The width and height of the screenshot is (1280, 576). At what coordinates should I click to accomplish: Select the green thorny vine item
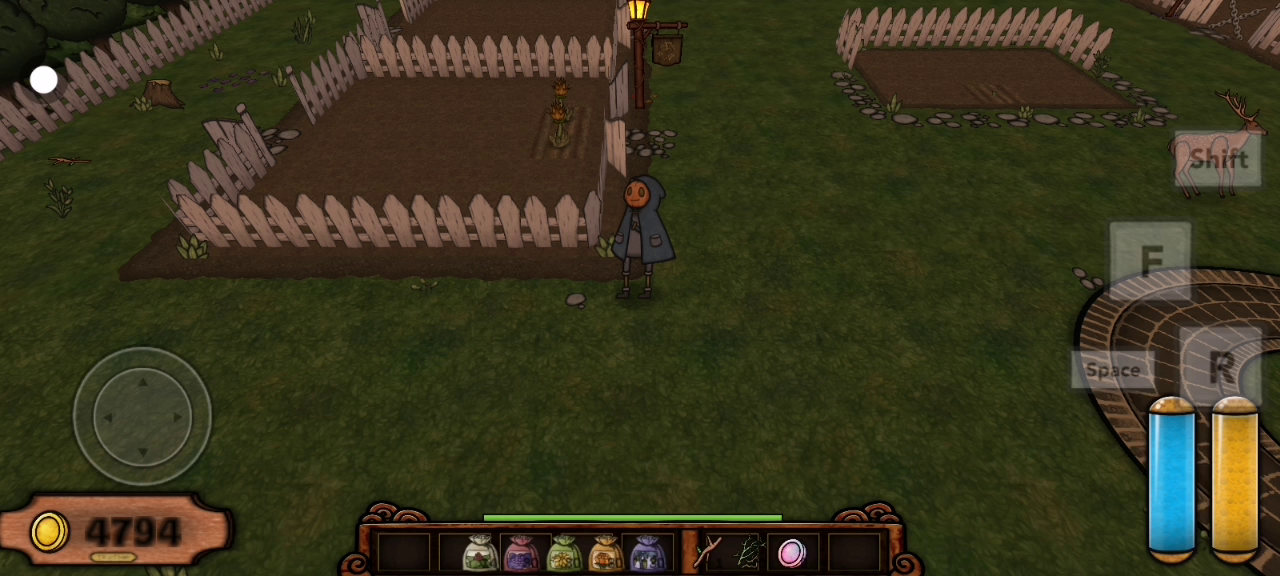(748, 552)
